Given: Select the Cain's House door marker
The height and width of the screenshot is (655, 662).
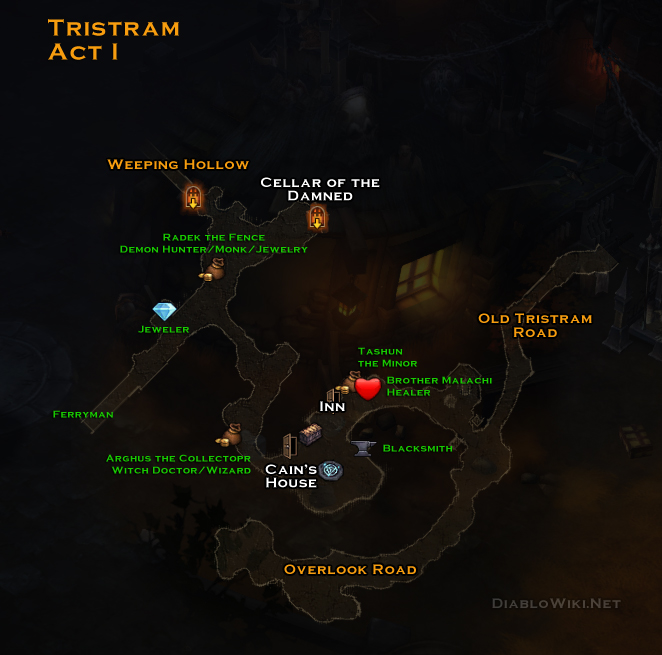Looking at the screenshot, I should 289,444.
